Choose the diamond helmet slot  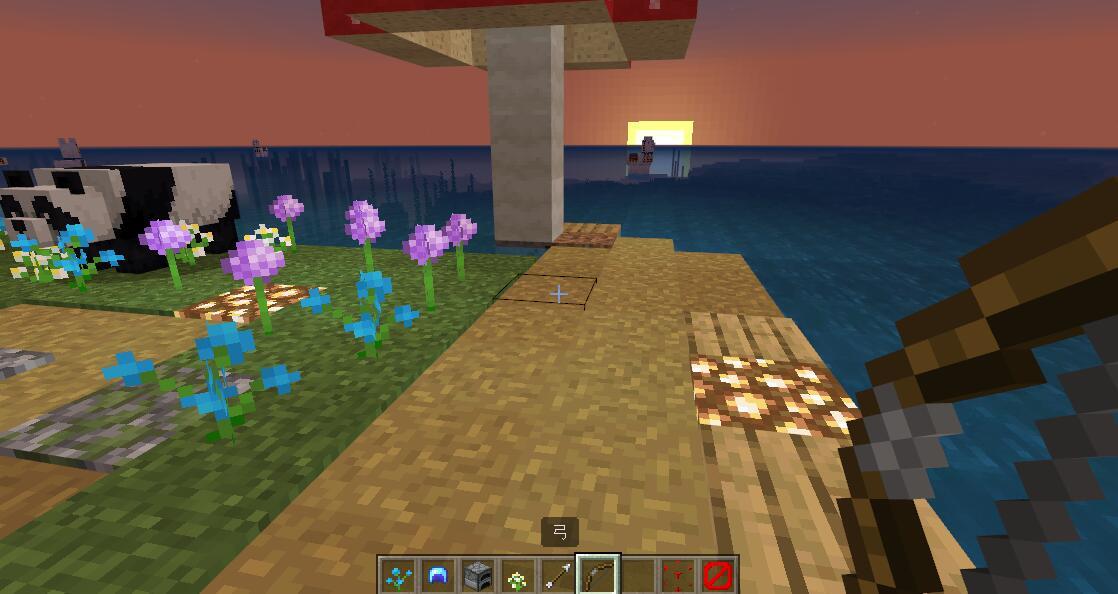point(438,575)
